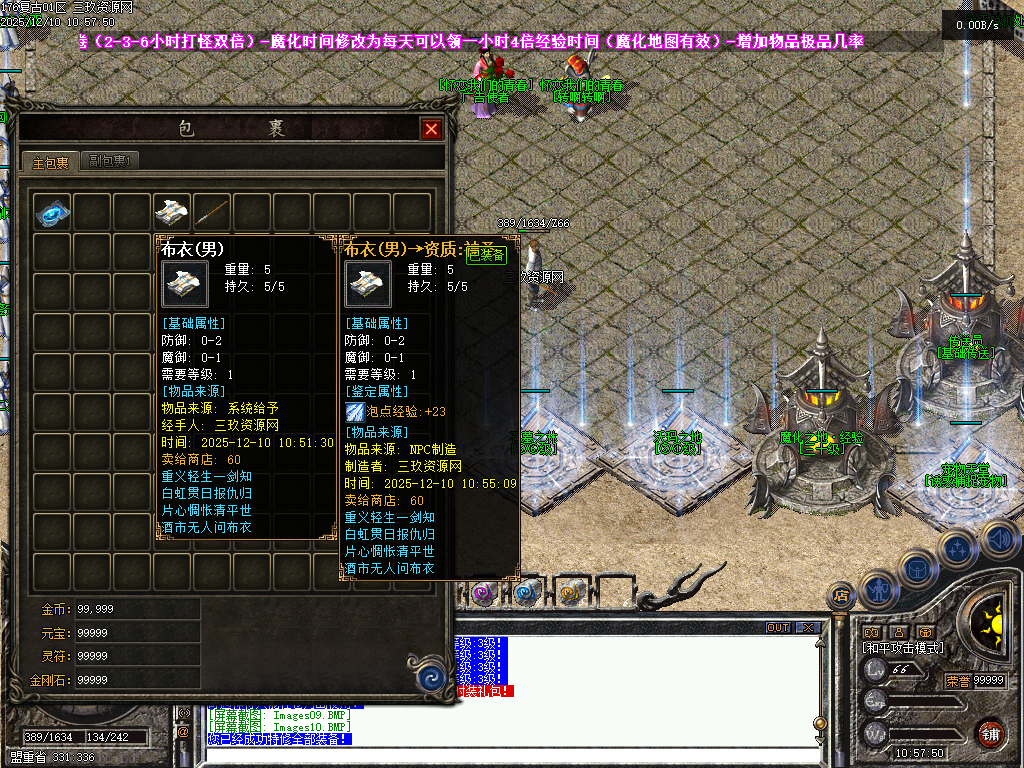
Task: Use the blue swirl scroll on the belt
Action: click(x=526, y=594)
